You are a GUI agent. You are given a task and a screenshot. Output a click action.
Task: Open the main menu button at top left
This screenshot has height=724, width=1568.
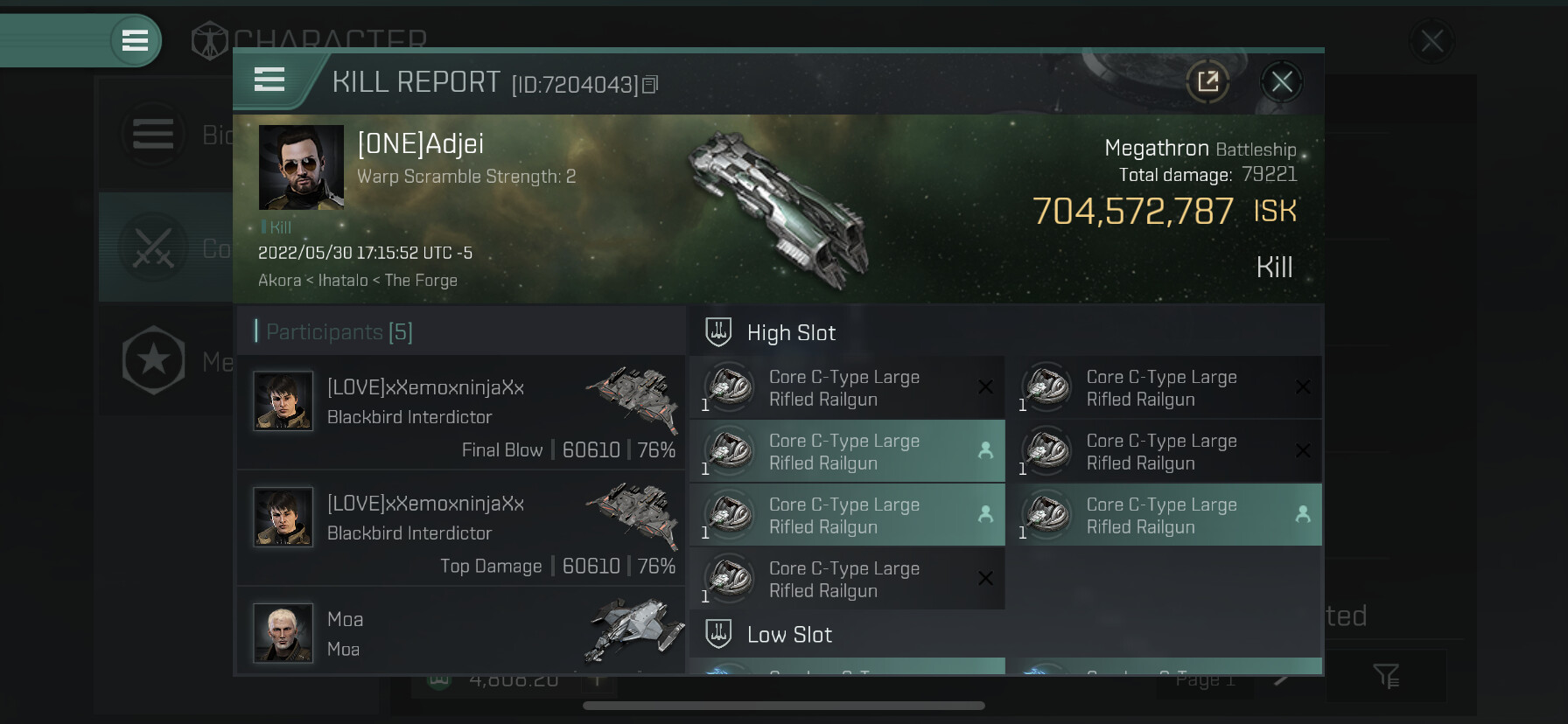pos(135,40)
